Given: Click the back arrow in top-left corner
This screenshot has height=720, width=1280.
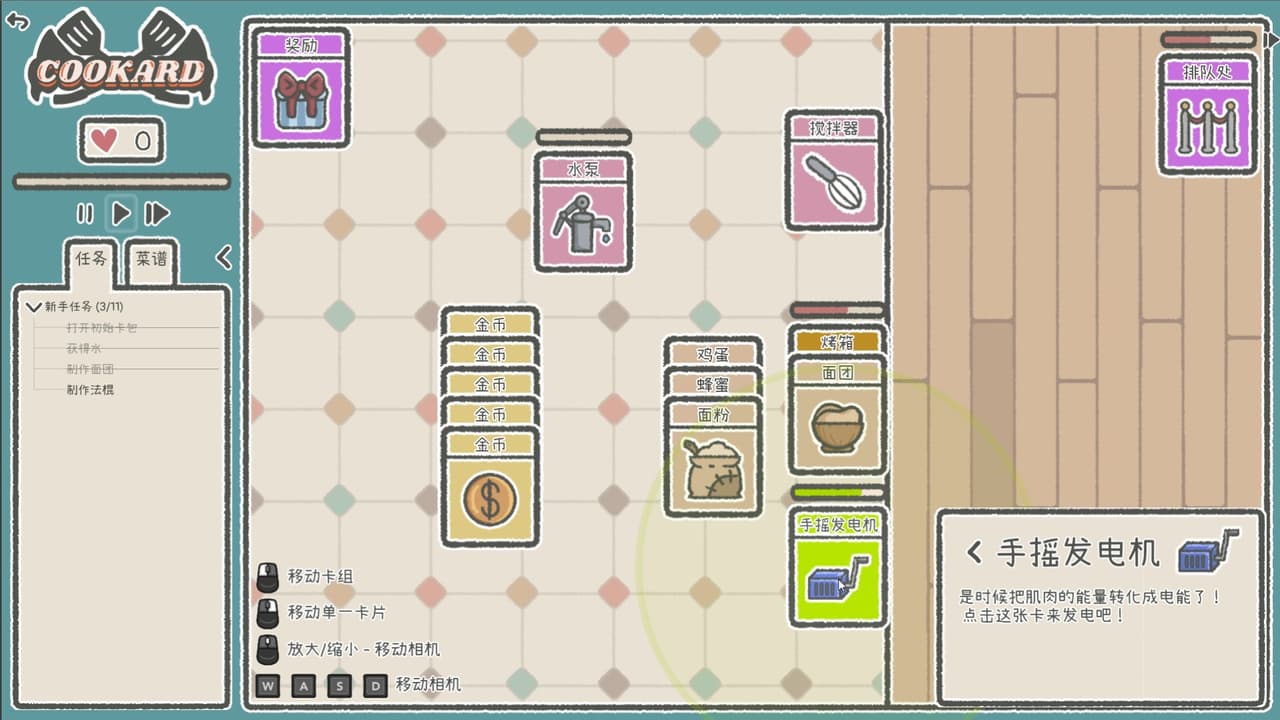Looking at the screenshot, I should pos(18,21).
